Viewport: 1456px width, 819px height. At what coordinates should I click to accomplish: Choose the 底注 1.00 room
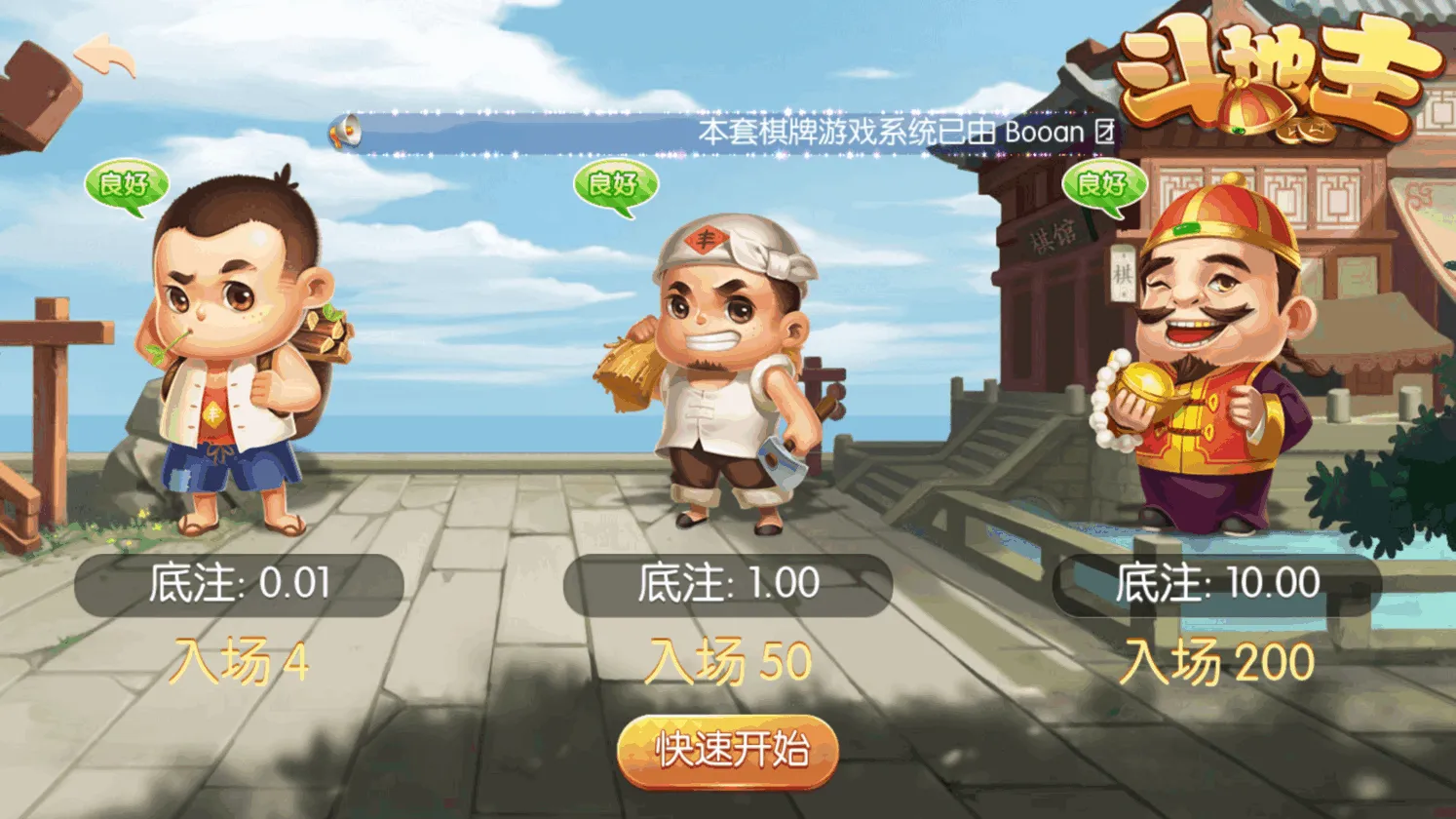(728, 584)
